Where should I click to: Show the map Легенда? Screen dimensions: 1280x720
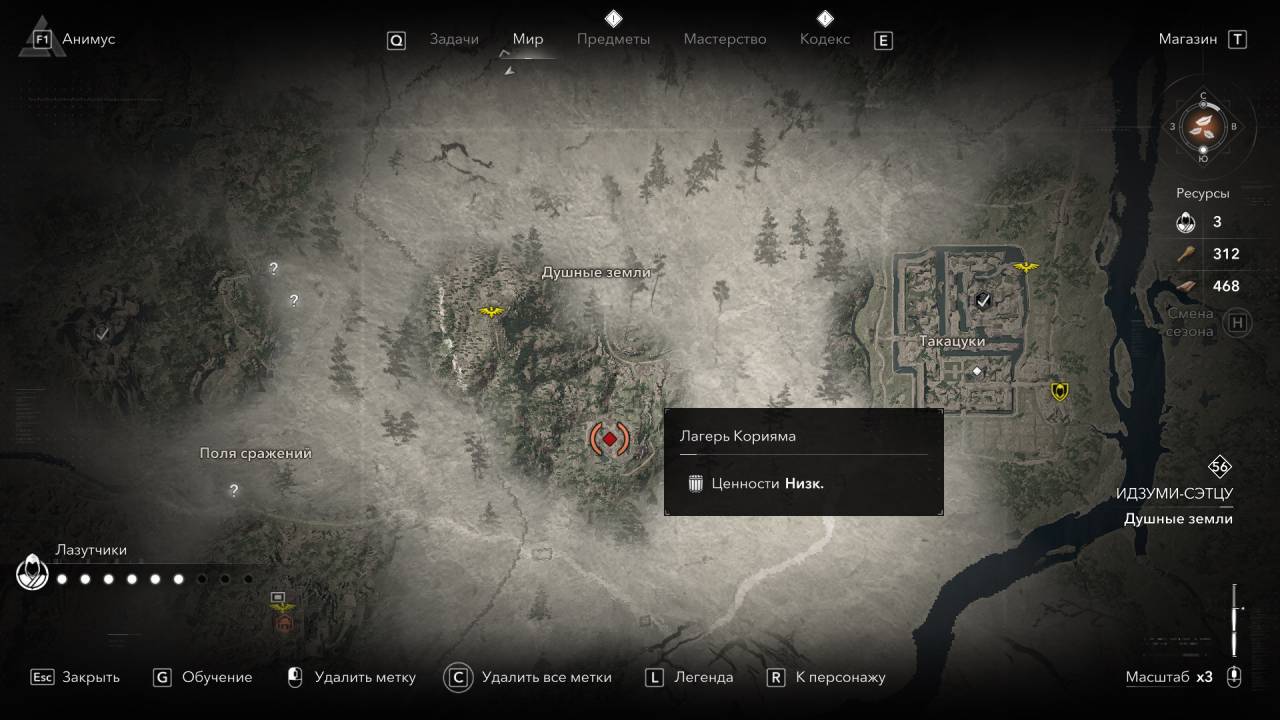(703, 677)
